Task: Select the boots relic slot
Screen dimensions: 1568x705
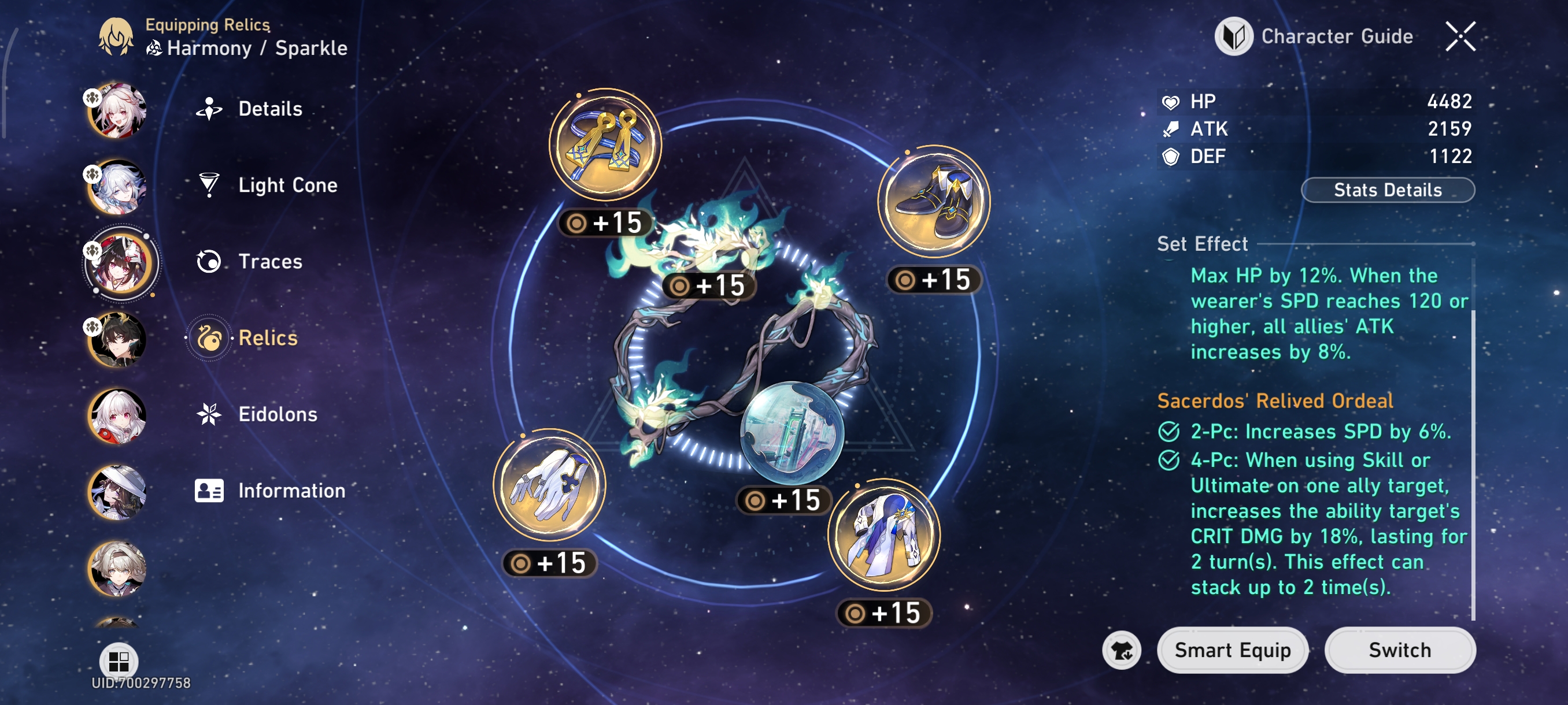Action: coord(933,201)
